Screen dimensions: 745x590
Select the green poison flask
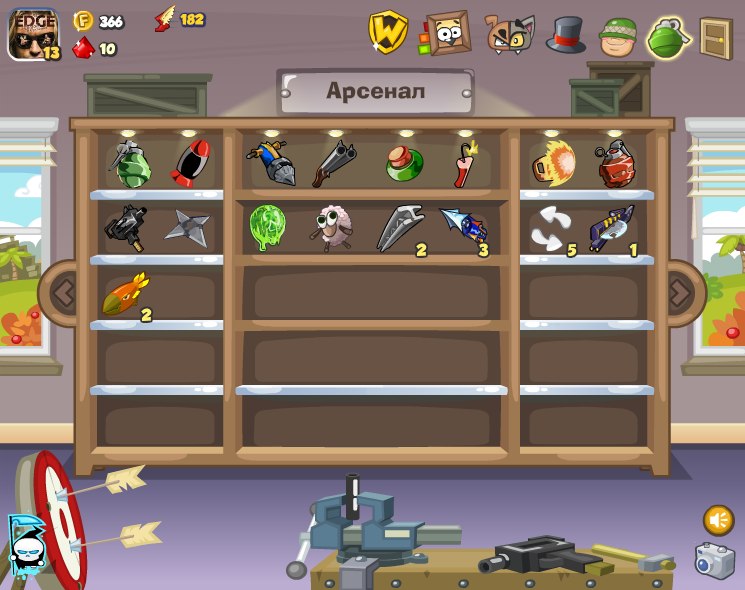404,163
